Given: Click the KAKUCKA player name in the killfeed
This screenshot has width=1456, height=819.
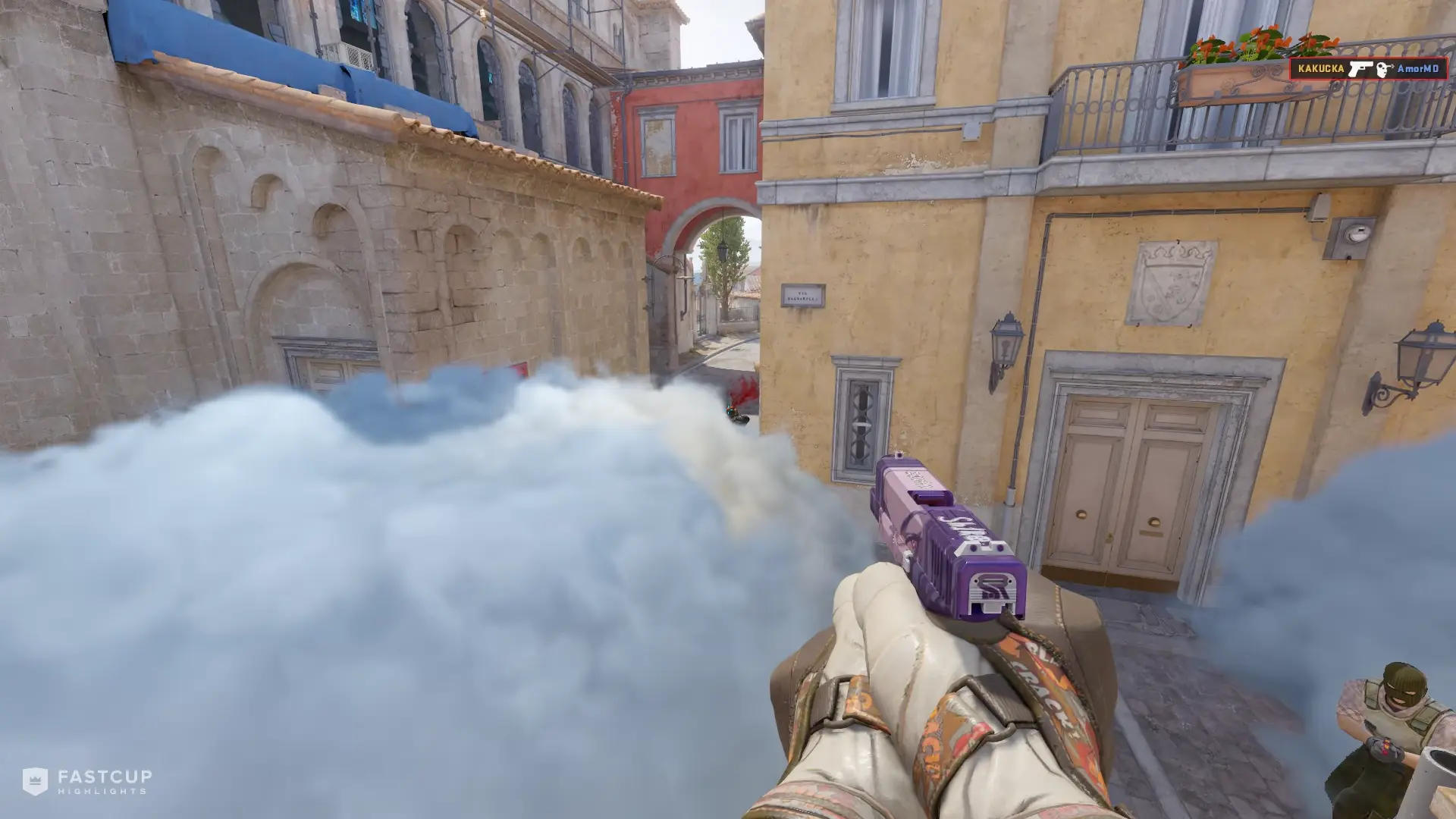Looking at the screenshot, I should pyautogui.click(x=1321, y=69).
